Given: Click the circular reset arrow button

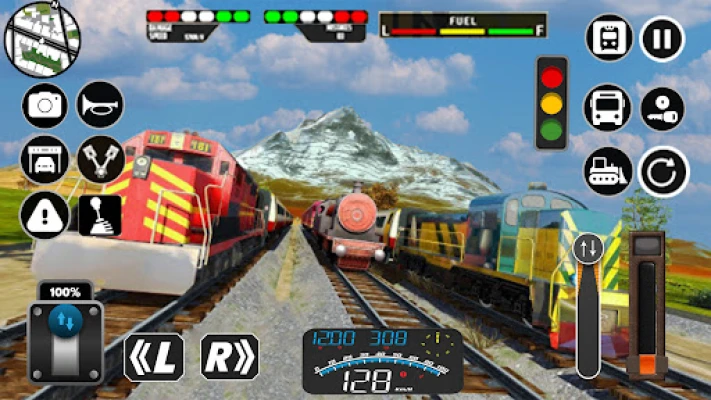Looking at the screenshot, I should [x=664, y=171].
